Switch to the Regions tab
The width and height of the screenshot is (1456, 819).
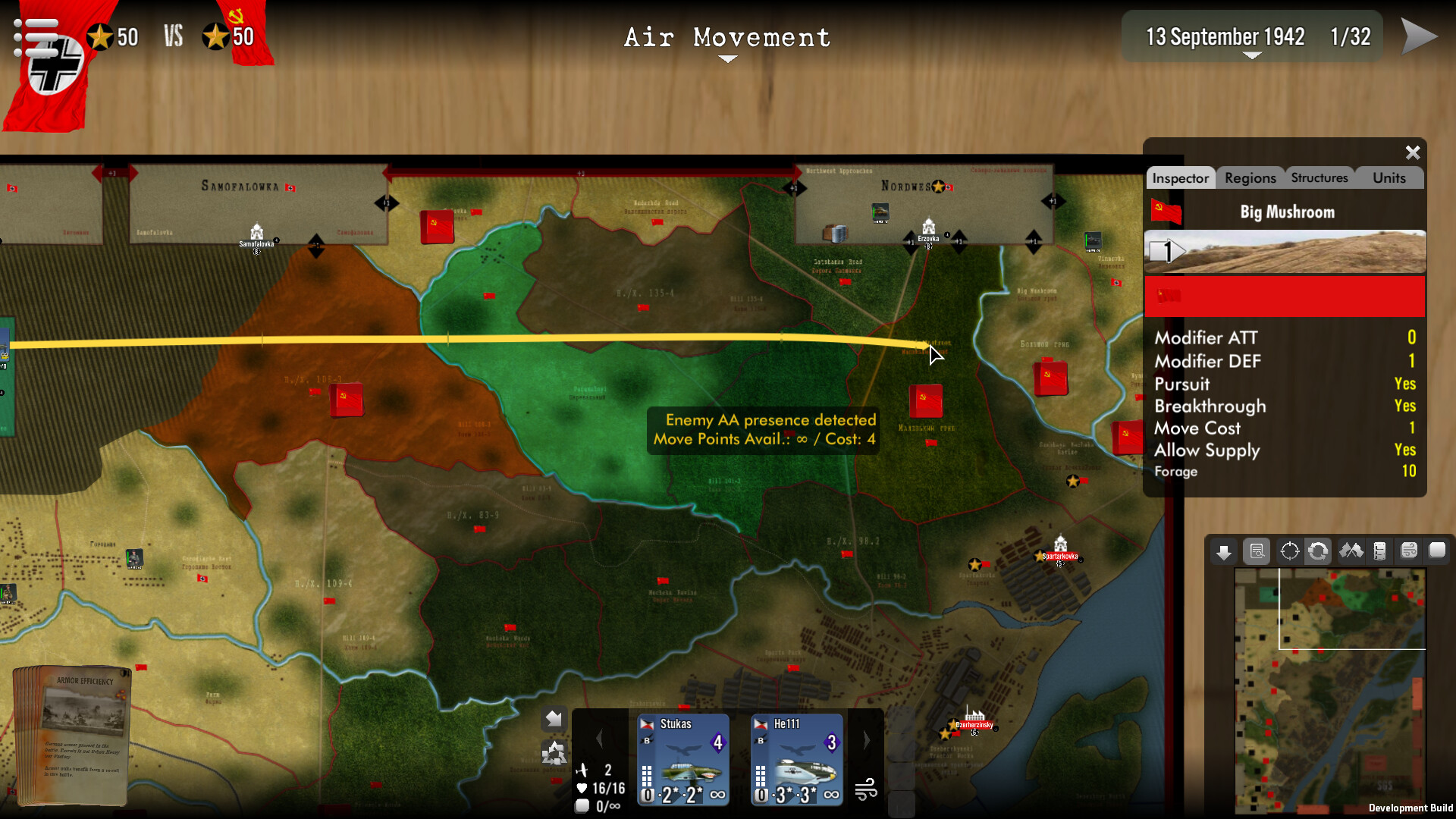1249,177
